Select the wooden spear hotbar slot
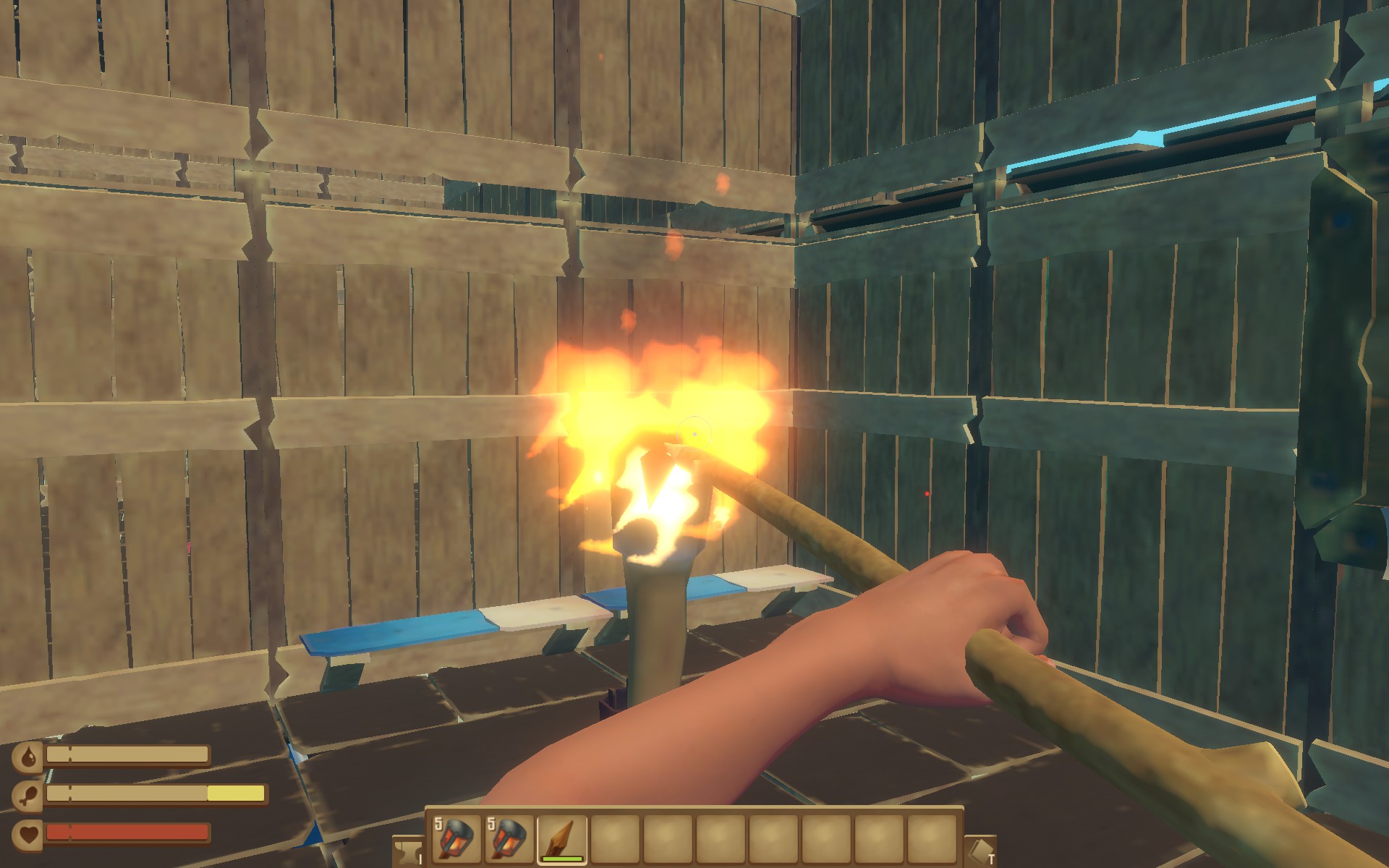This screenshot has height=868, width=1389. tap(562, 839)
